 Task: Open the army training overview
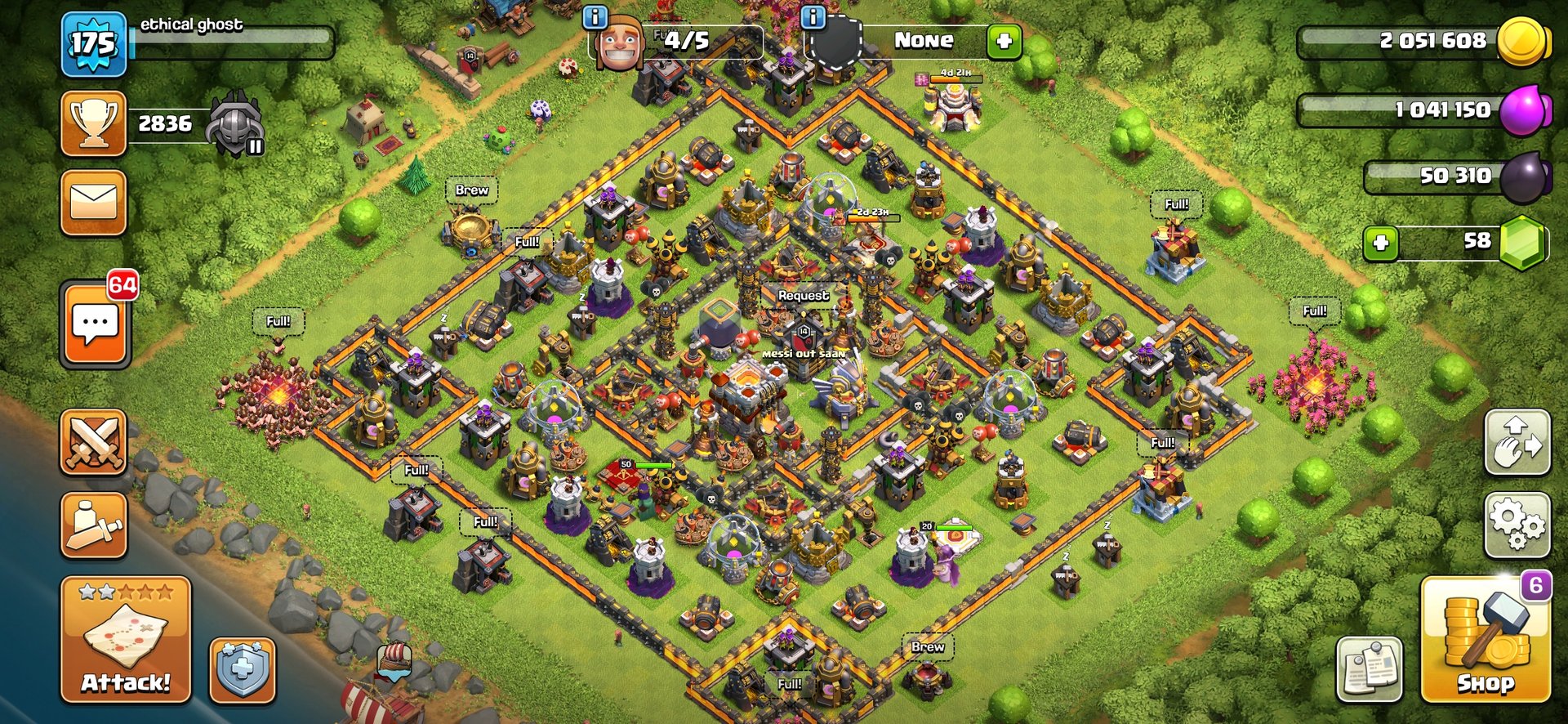click(94, 525)
